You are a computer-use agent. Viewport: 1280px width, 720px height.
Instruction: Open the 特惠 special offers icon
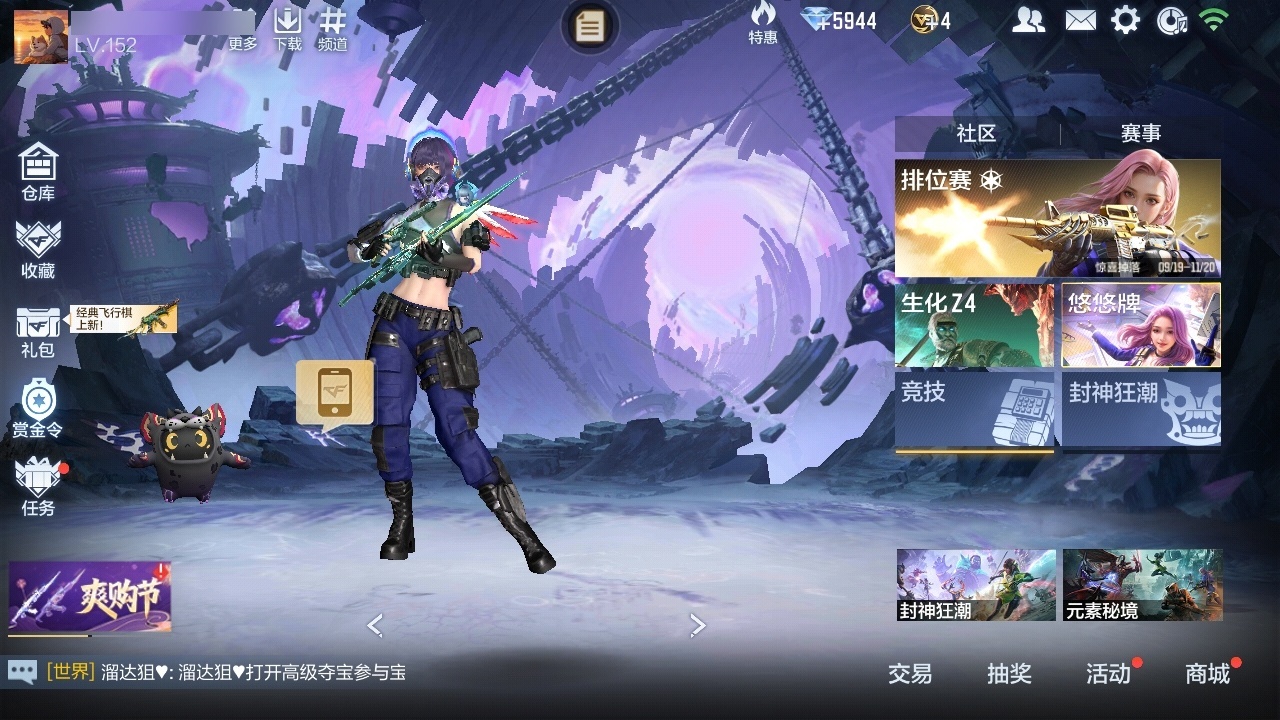(763, 23)
